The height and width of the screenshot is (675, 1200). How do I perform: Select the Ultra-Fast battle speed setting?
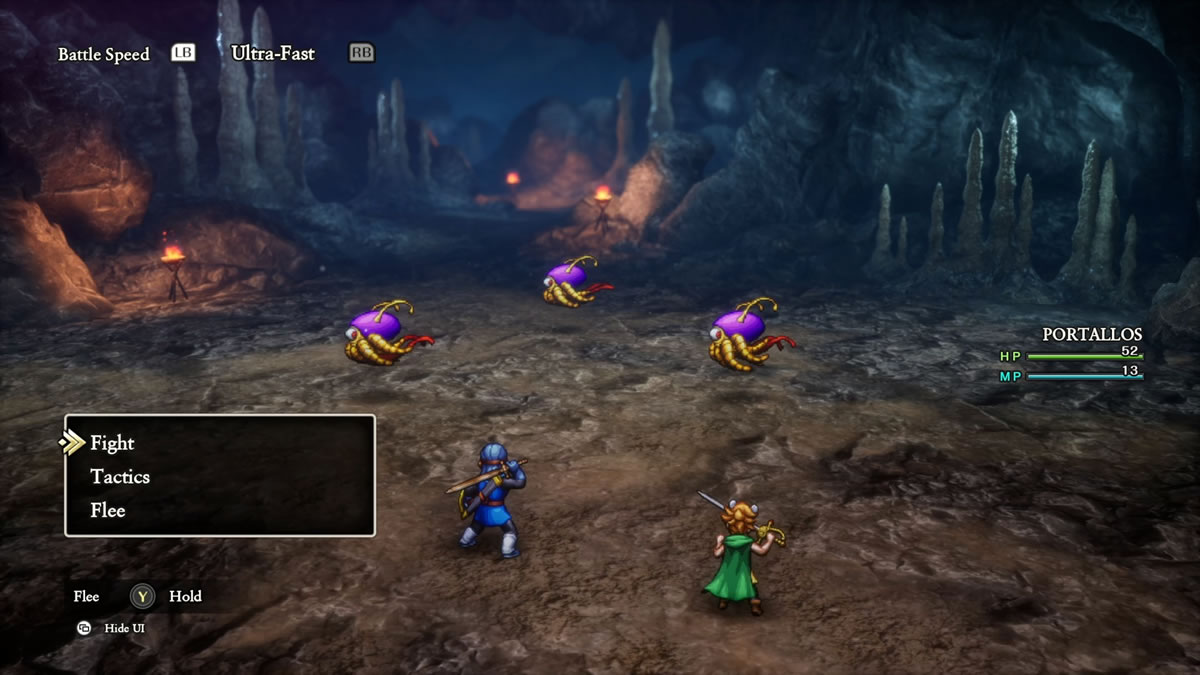[273, 53]
